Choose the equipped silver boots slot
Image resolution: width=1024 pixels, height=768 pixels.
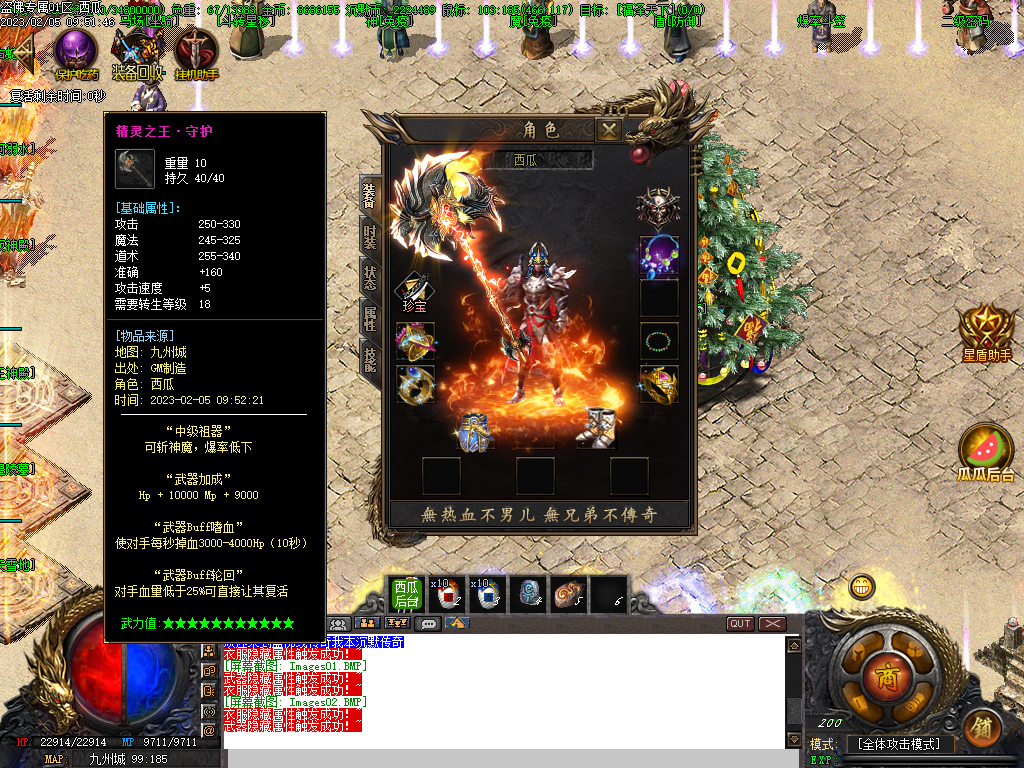pos(598,426)
